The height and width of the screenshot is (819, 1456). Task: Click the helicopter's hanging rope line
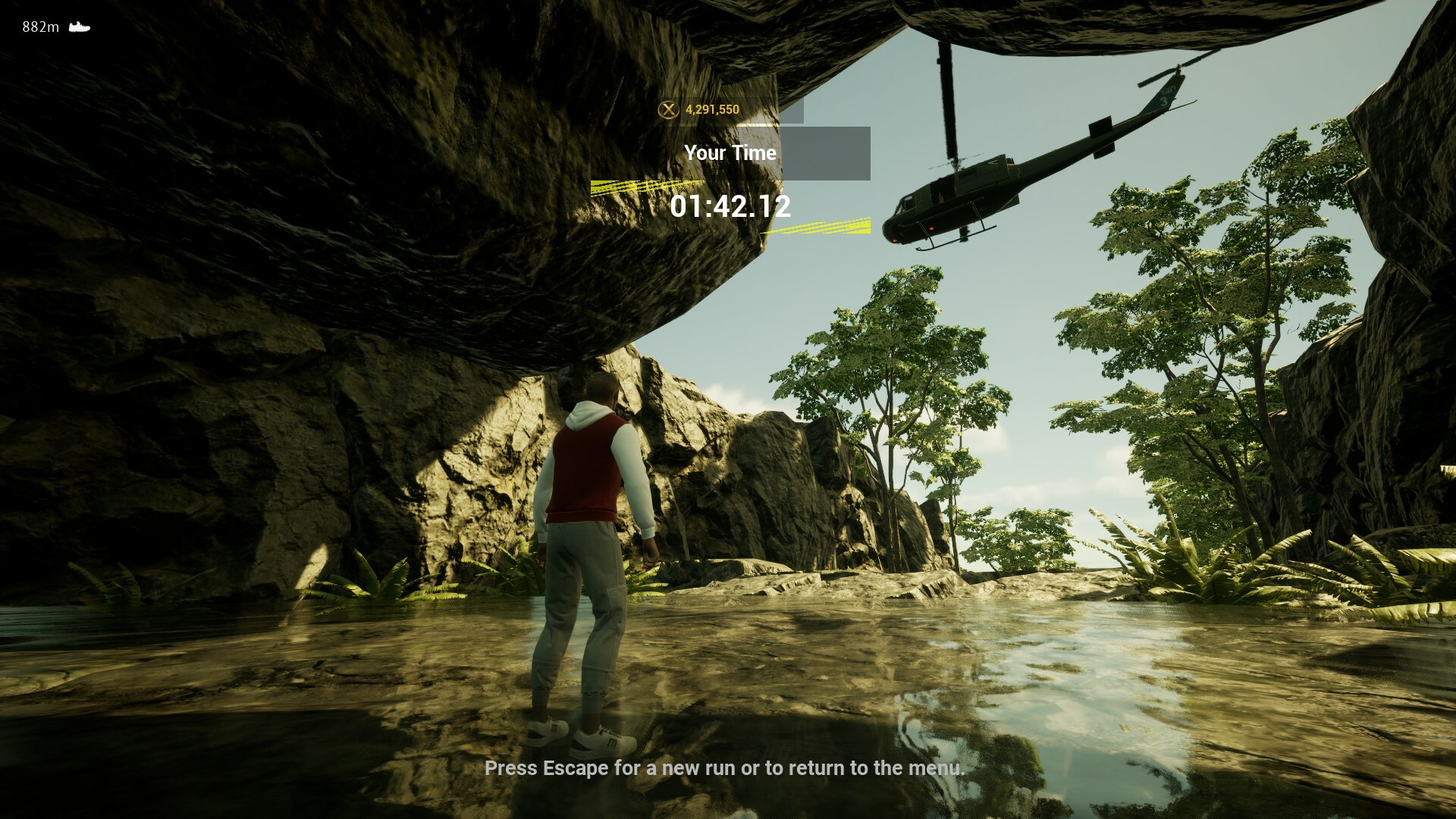pyautogui.click(x=947, y=99)
